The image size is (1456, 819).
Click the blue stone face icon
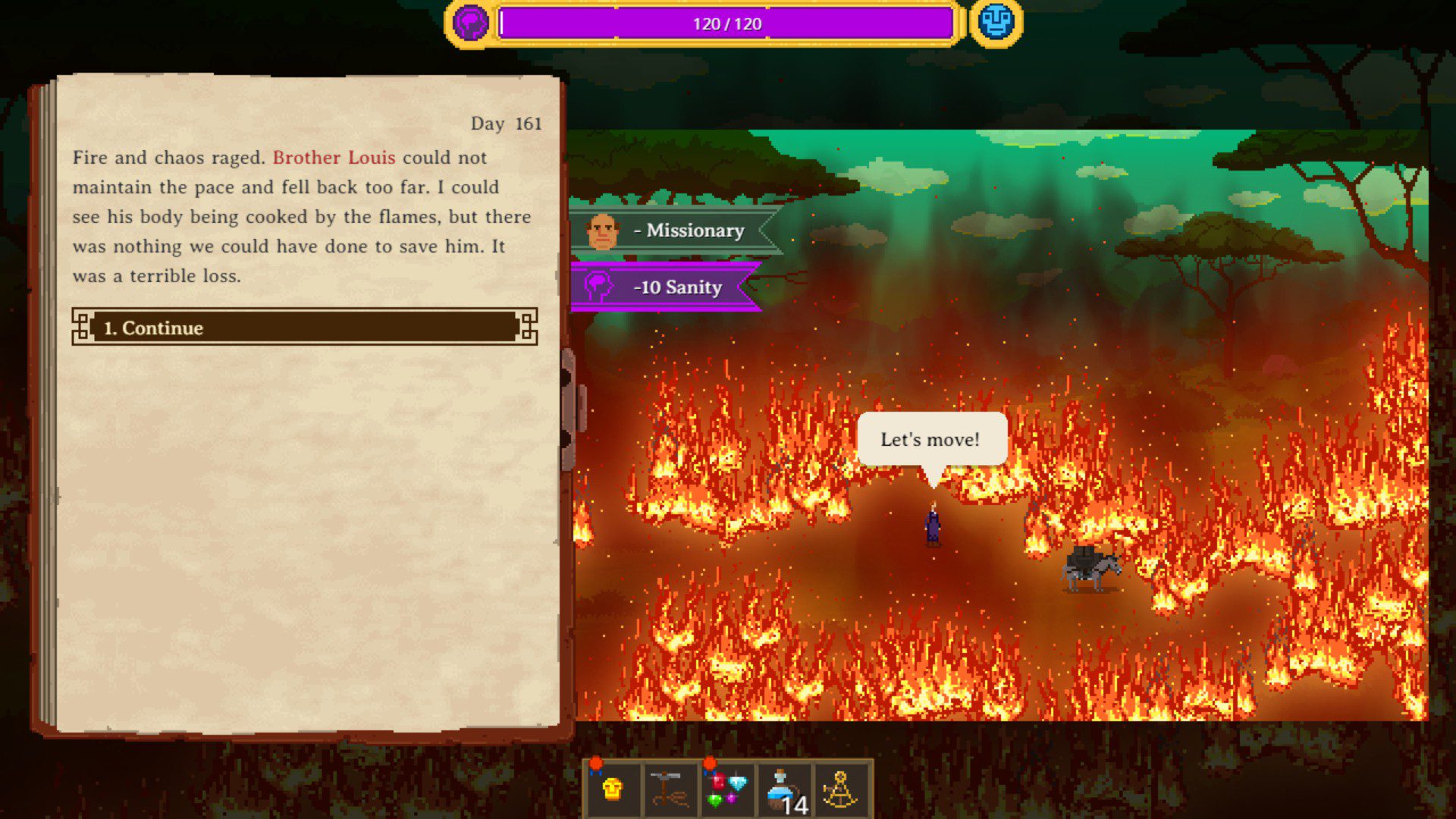(x=996, y=23)
